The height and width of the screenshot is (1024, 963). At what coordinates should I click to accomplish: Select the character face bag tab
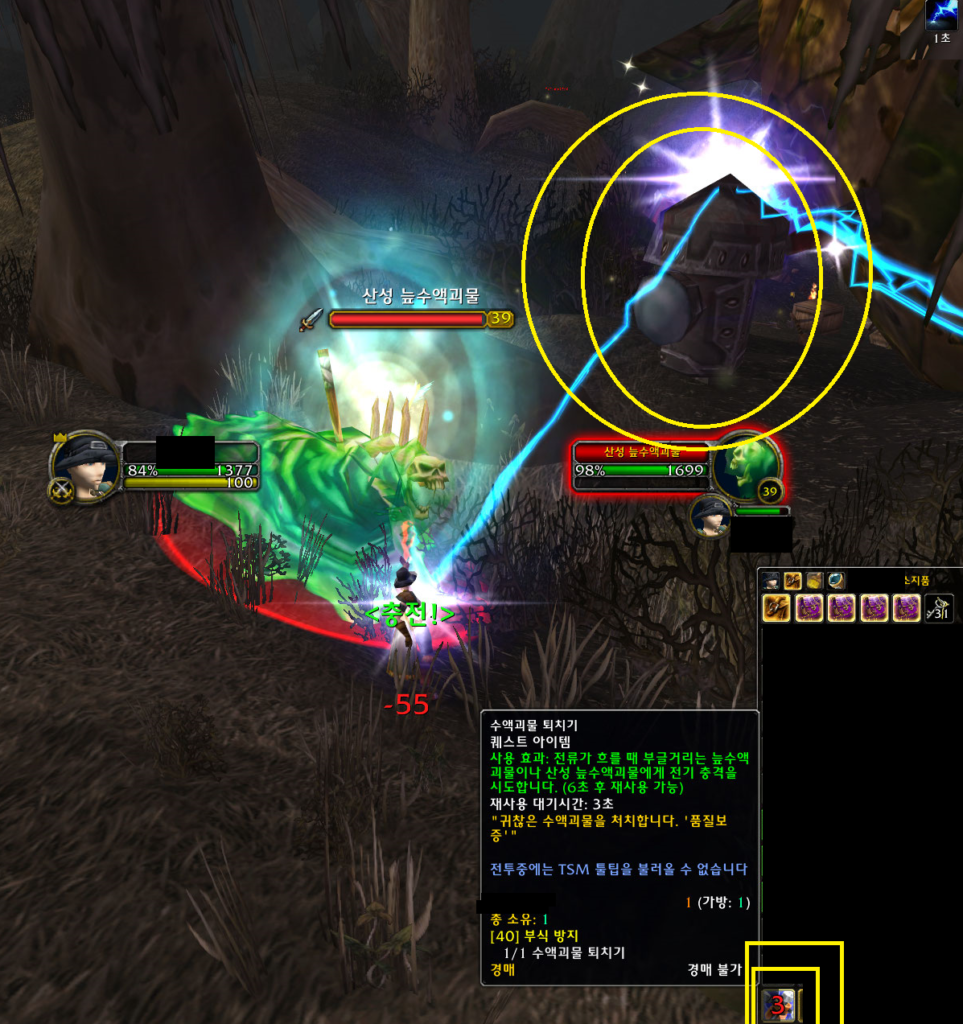pos(771,581)
